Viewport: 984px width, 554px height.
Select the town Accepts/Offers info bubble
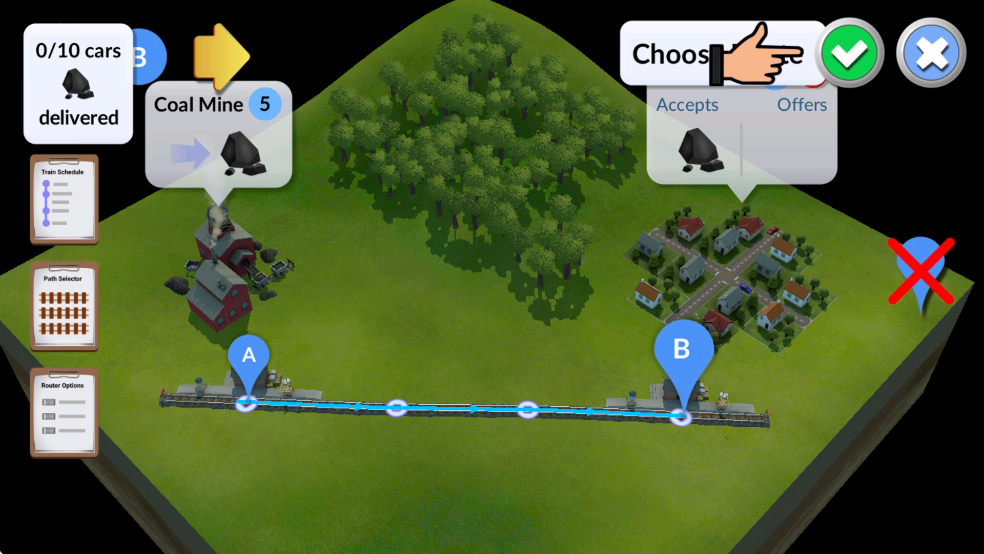[741, 135]
